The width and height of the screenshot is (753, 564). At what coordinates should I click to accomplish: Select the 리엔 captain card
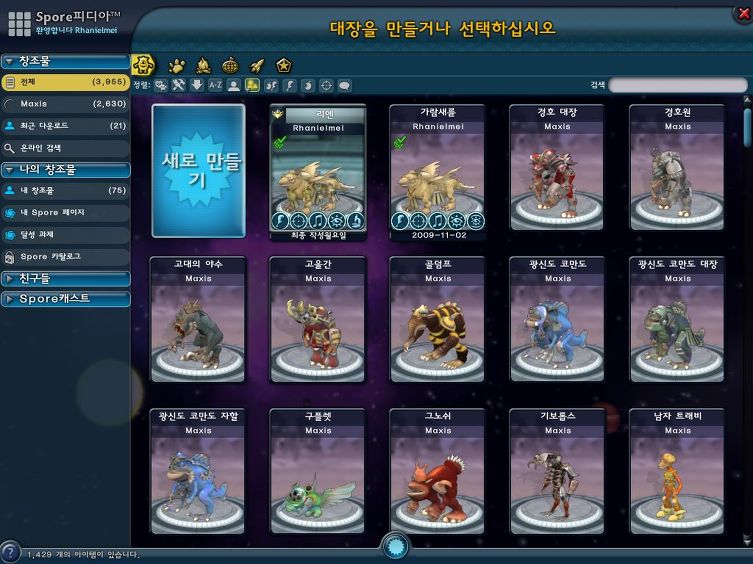click(318, 170)
